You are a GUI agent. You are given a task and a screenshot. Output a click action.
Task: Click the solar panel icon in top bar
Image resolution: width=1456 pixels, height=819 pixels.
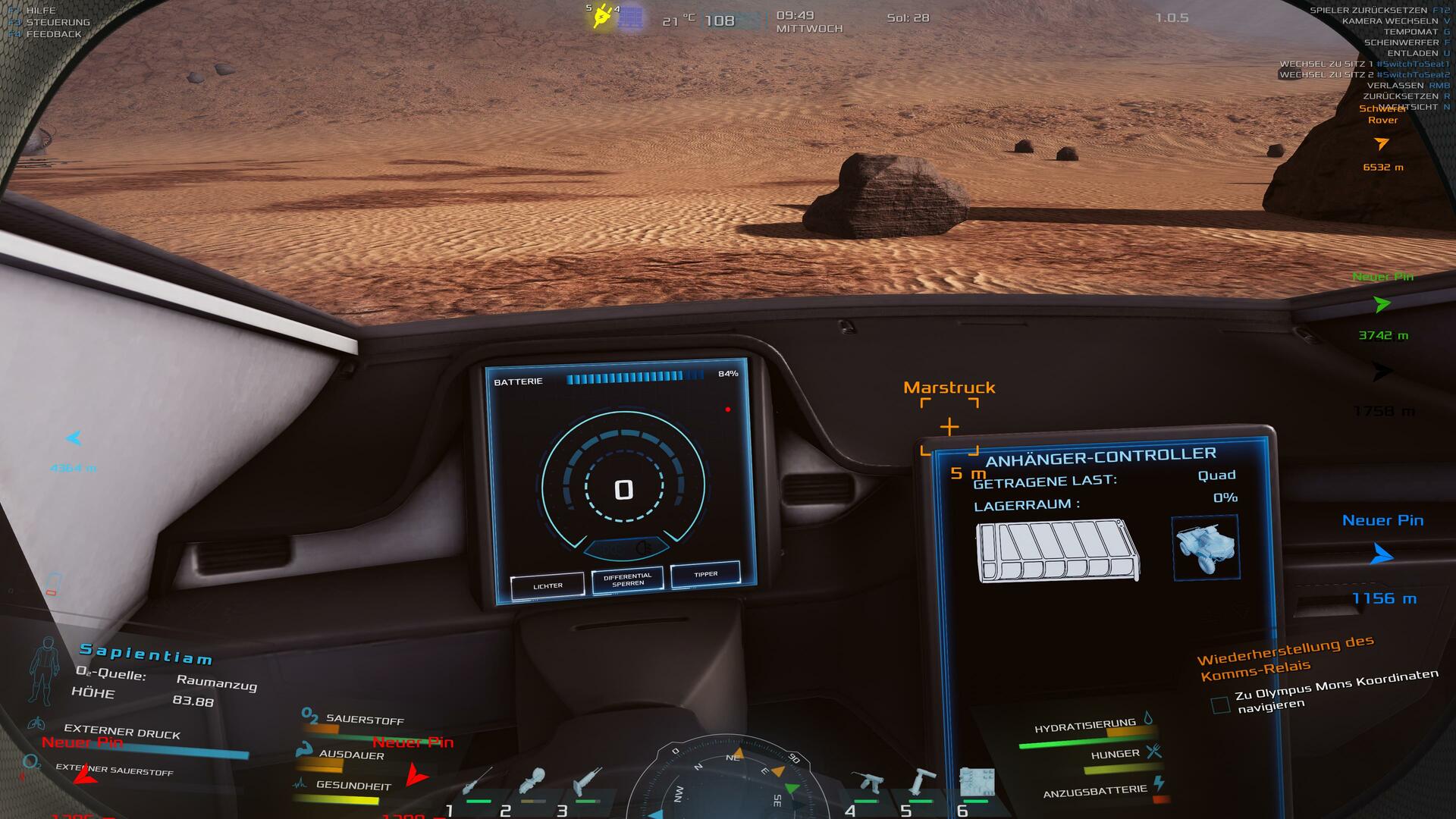[x=630, y=17]
